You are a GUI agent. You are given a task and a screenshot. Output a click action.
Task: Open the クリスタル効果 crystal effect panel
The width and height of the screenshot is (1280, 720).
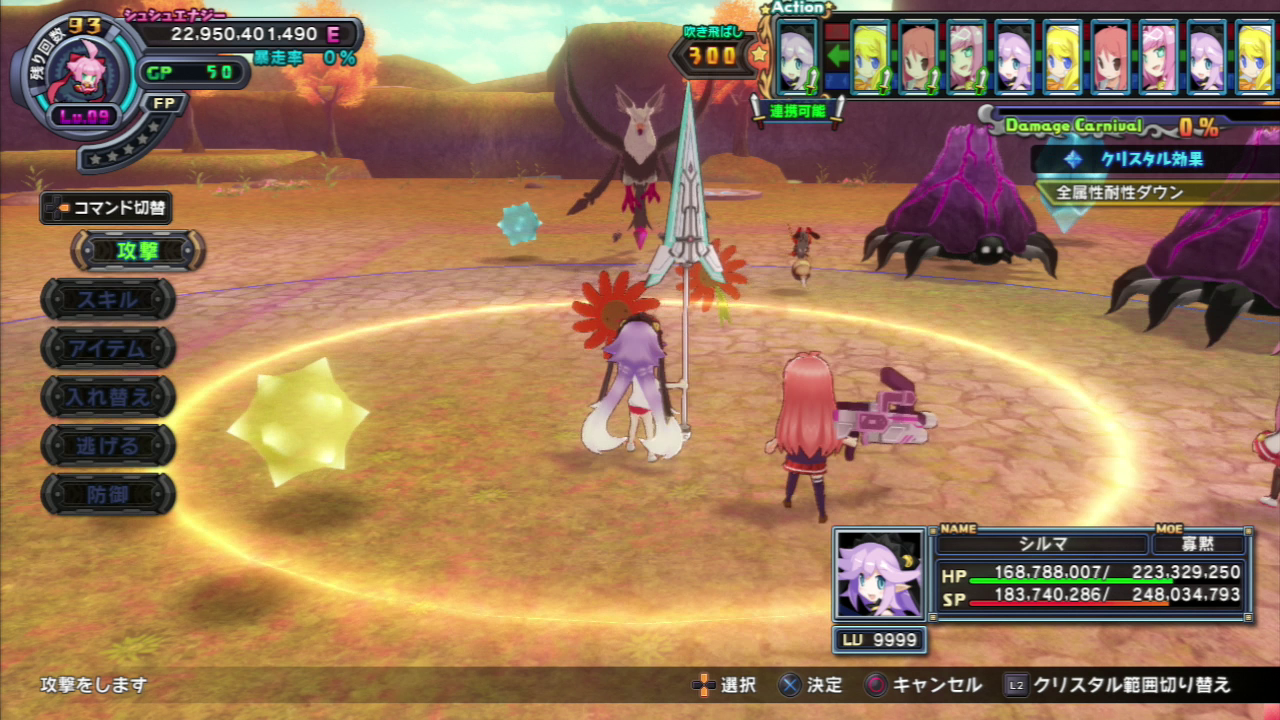click(x=1150, y=159)
